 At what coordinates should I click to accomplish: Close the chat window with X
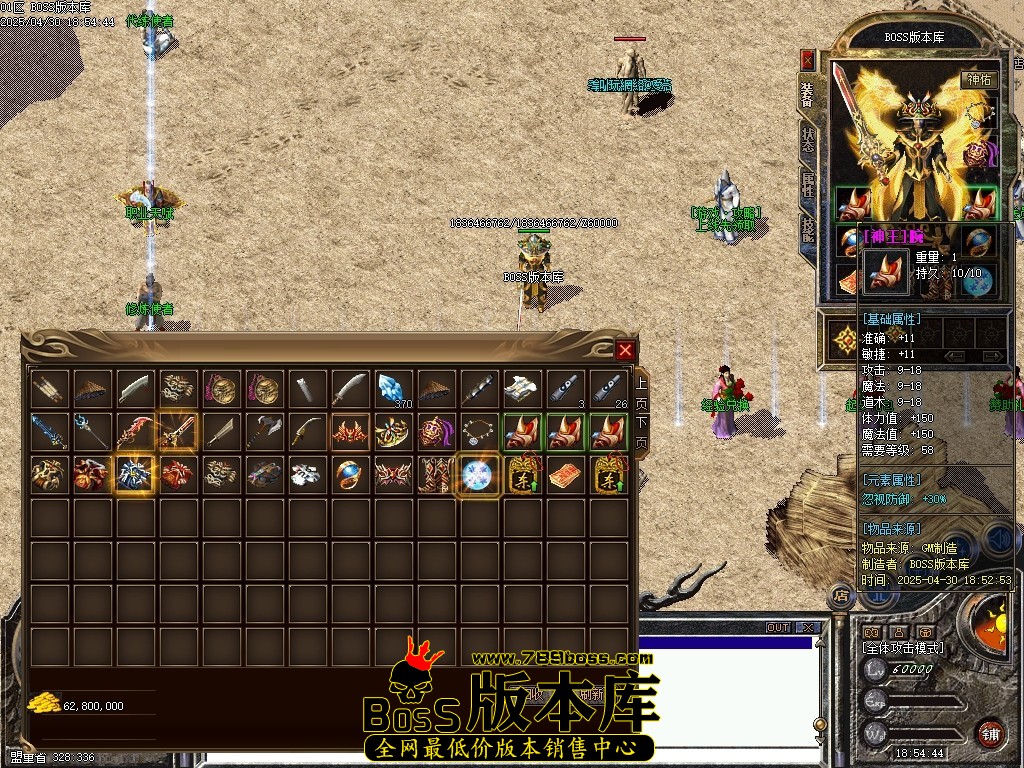click(807, 628)
